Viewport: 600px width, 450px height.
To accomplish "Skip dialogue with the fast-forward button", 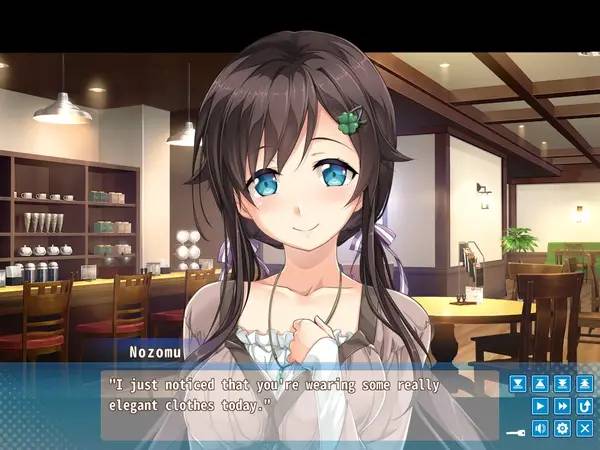I will [563, 406].
